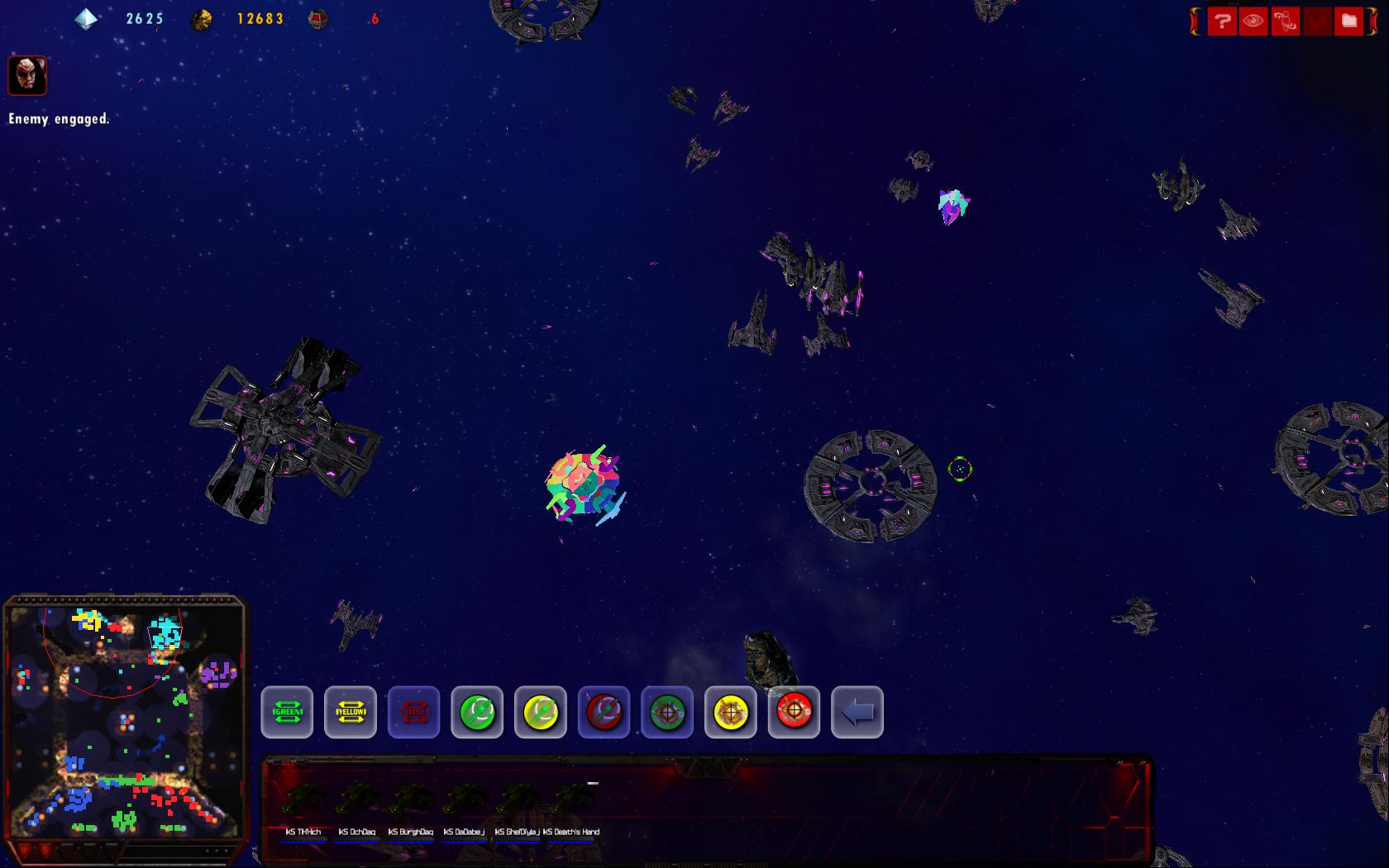Choose the green crosshair targeting mode

(667, 712)
